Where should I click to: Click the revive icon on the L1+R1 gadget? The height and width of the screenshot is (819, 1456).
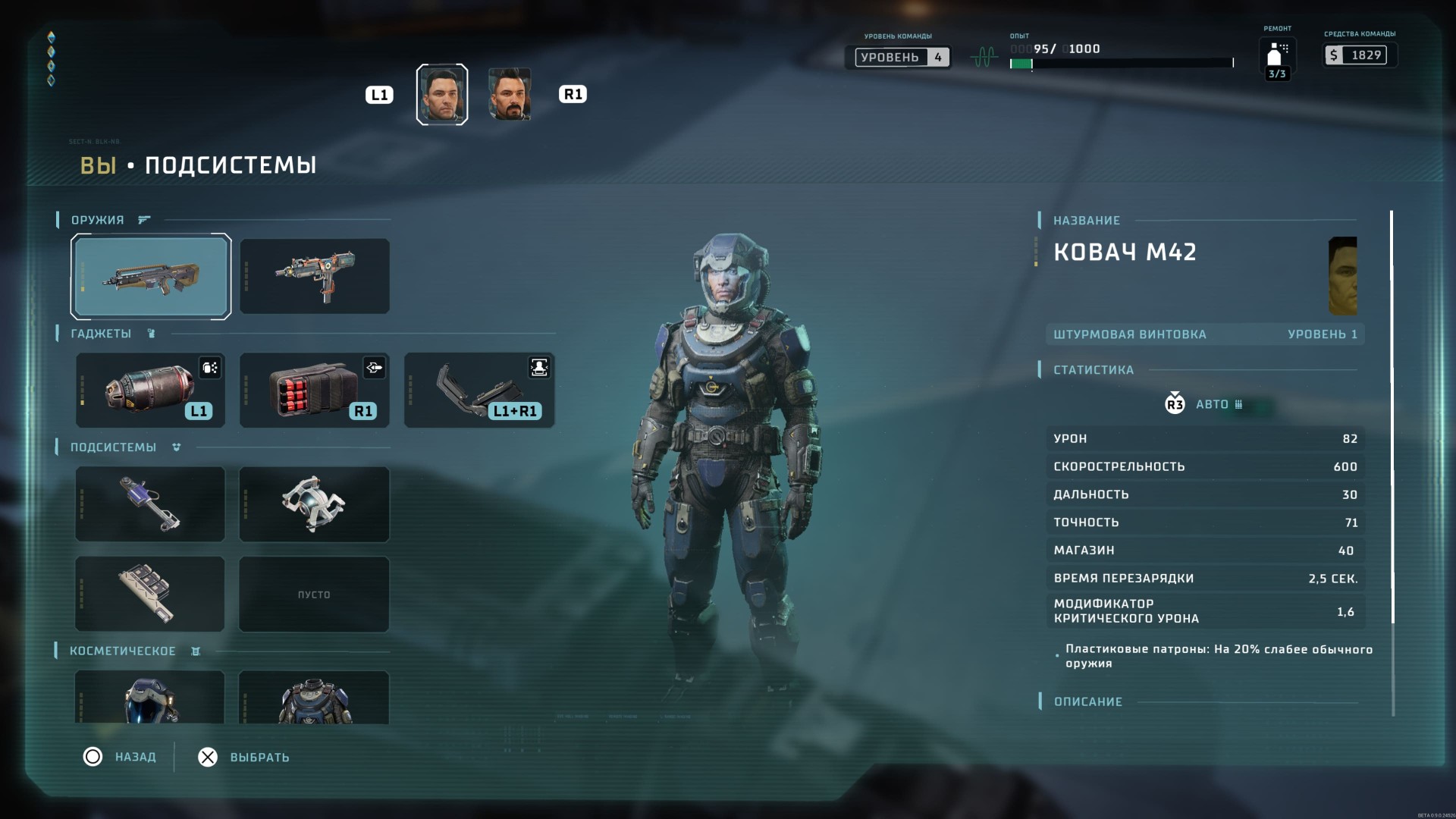coord(538,368)
